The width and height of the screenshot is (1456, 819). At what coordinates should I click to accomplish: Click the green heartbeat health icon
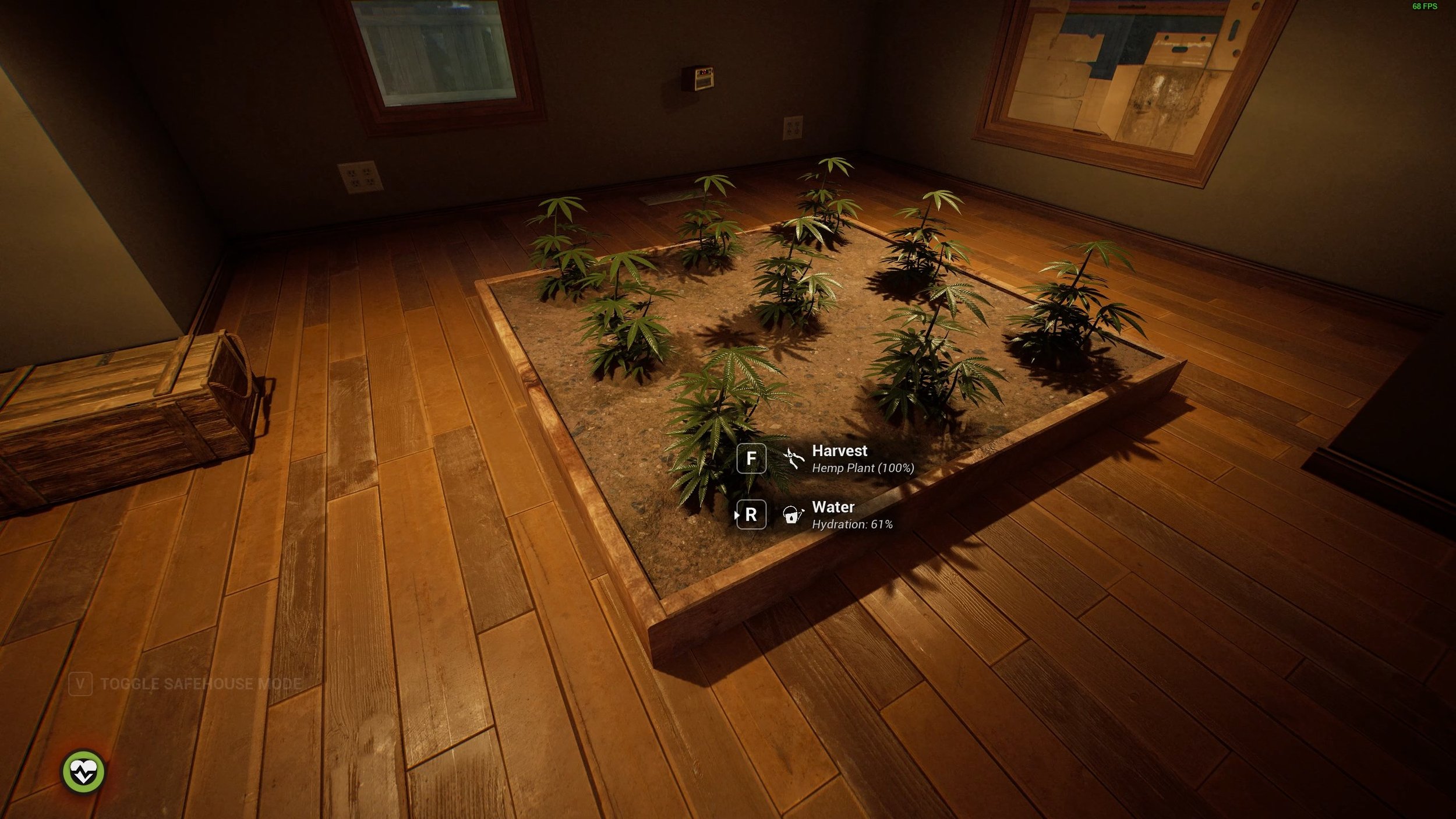coord(83,772)
